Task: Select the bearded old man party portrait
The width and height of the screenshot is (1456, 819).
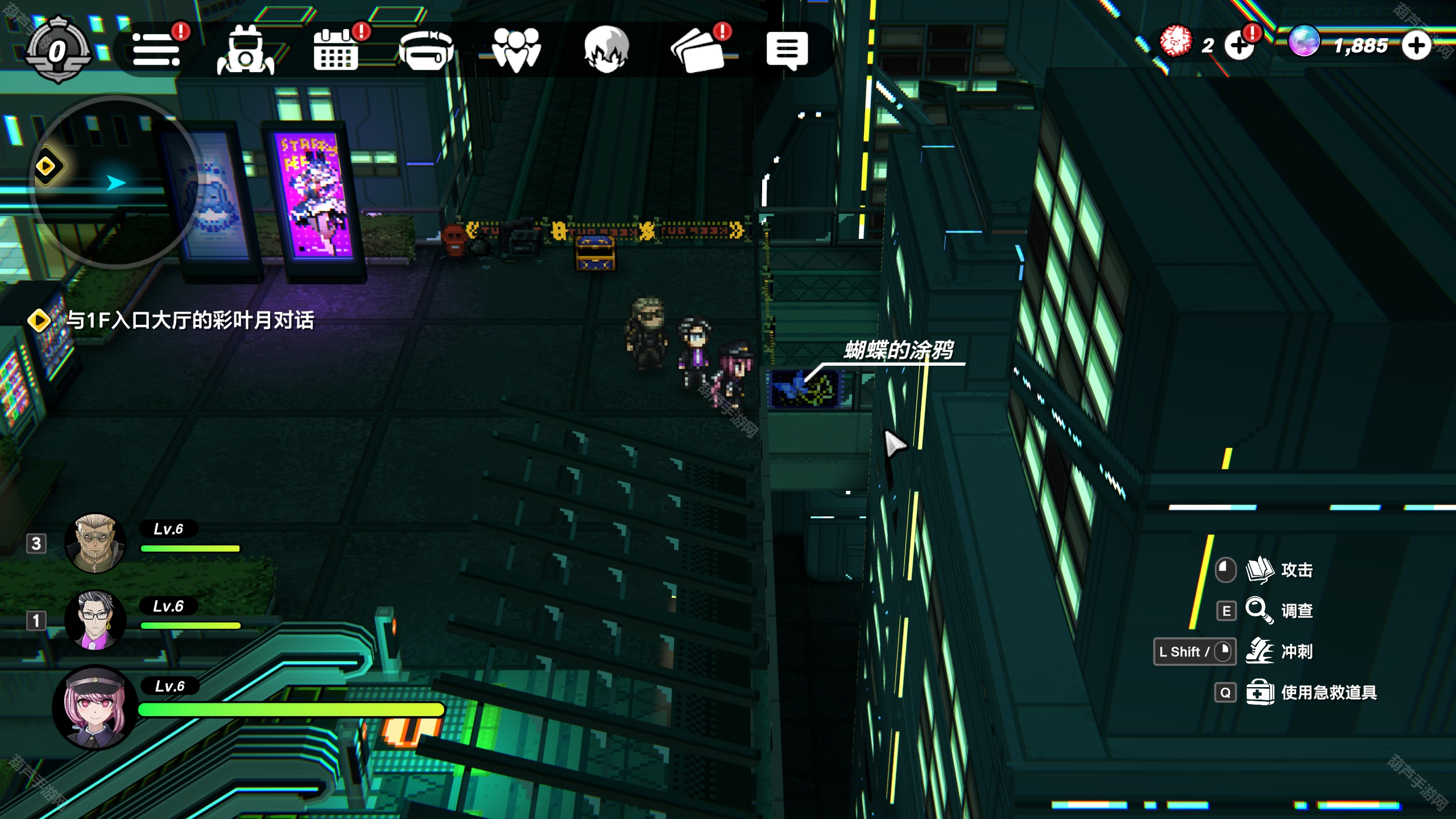Action: point(95,543)
